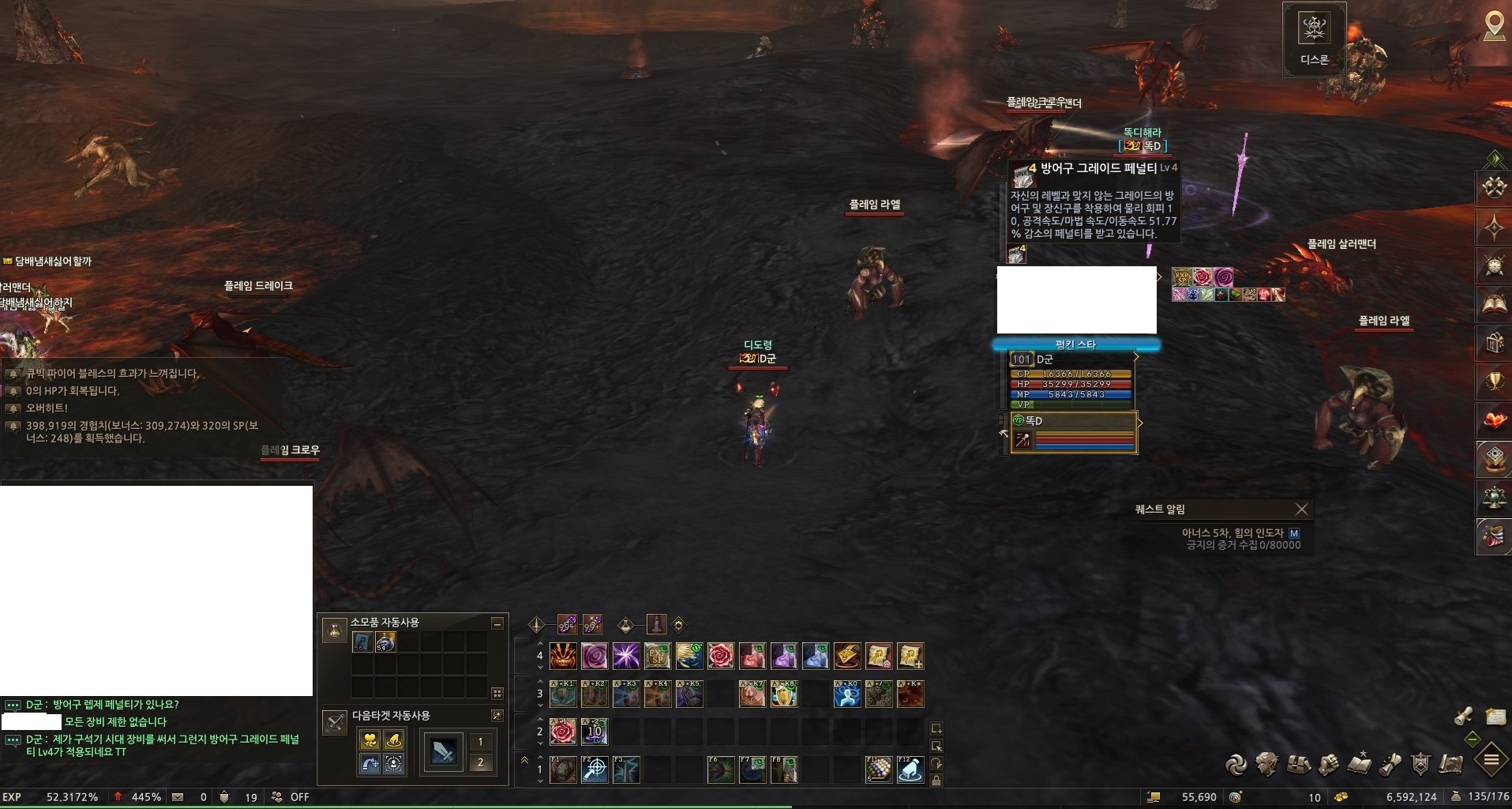Viewport: 1512px width, 809px height.
Task: Select party member 똑D frame
Action: (1074, 433)
